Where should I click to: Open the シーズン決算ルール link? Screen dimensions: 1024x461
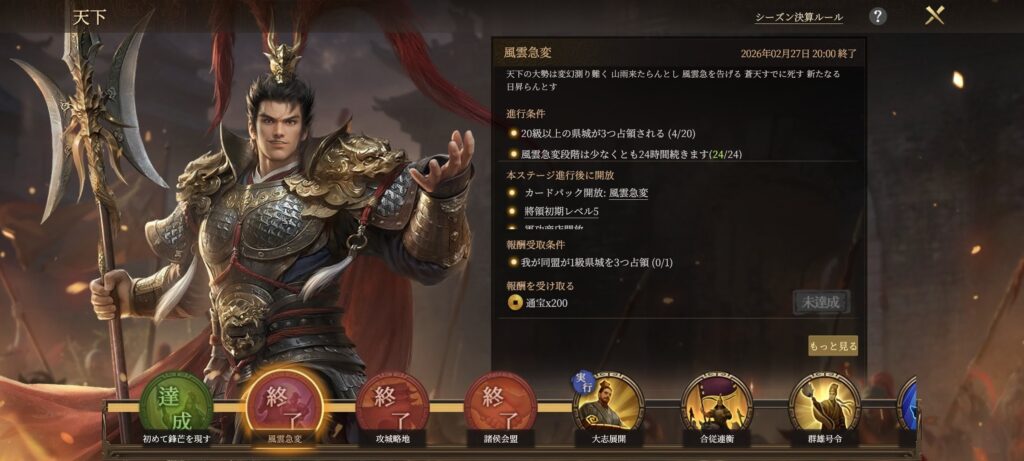(x=798, y=17)
